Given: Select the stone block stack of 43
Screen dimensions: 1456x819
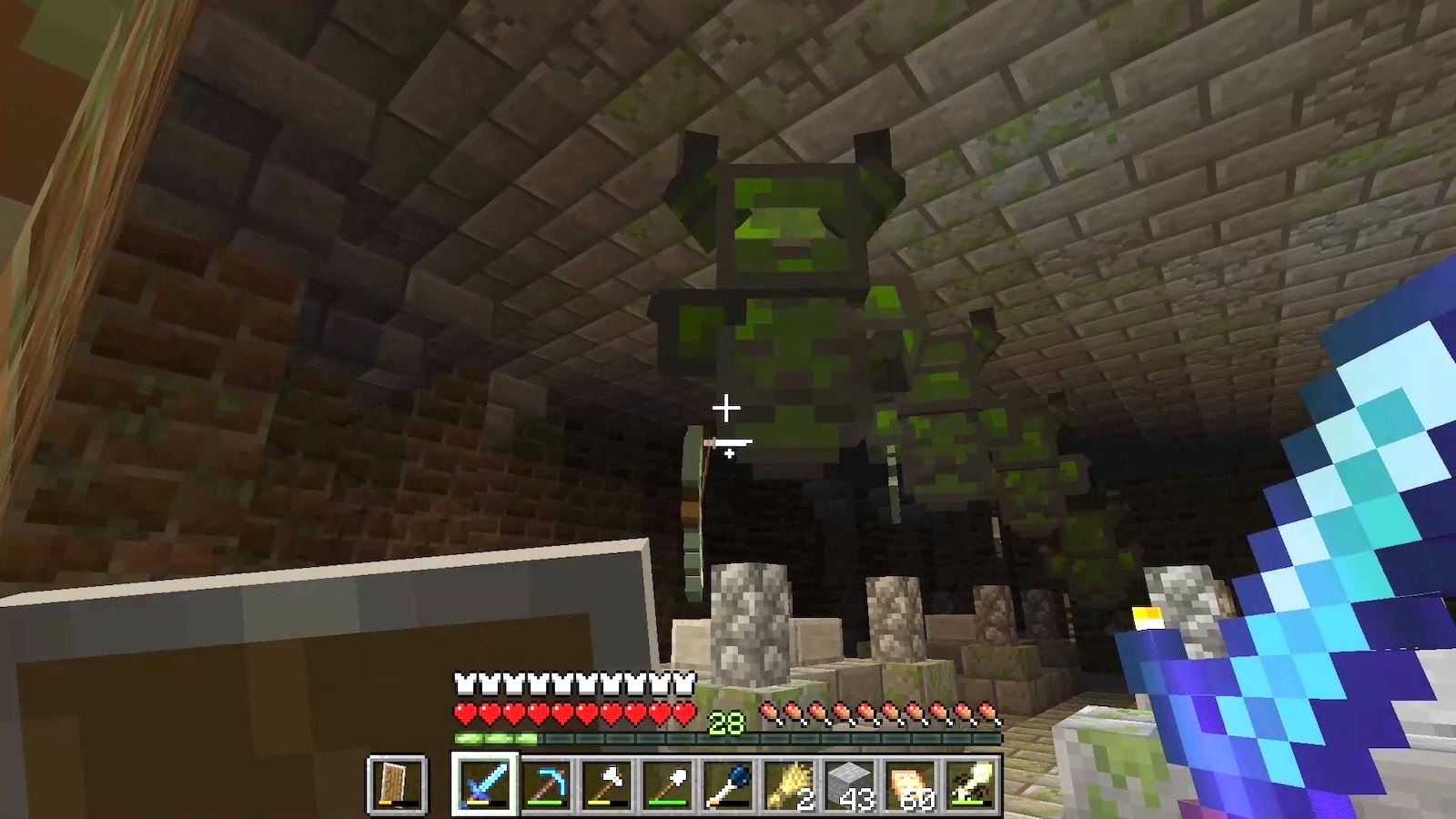Looking at the screenshot, I should pyautogui.click(x=851, y=784).
